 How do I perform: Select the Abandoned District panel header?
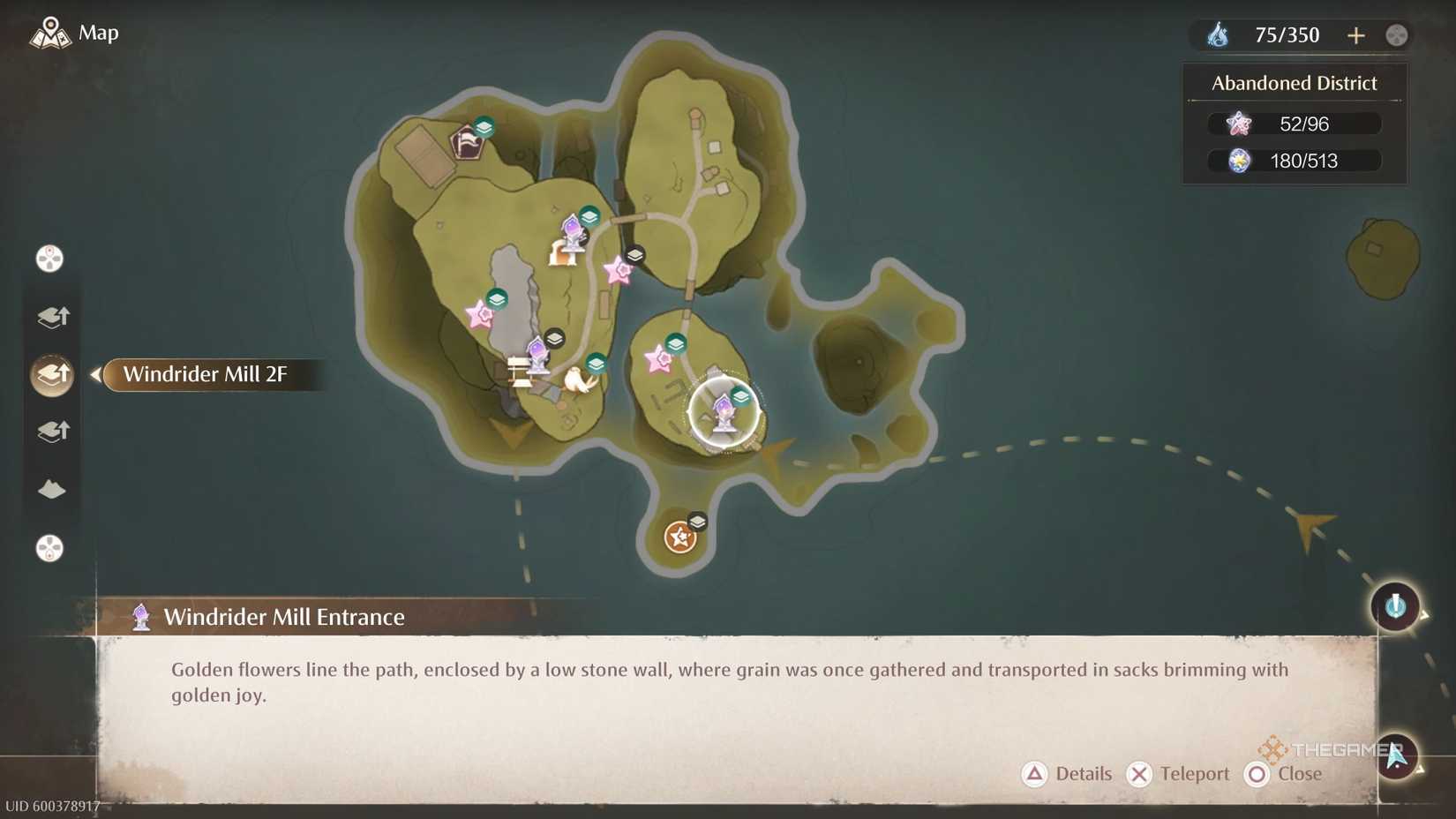pos(1294,83)
